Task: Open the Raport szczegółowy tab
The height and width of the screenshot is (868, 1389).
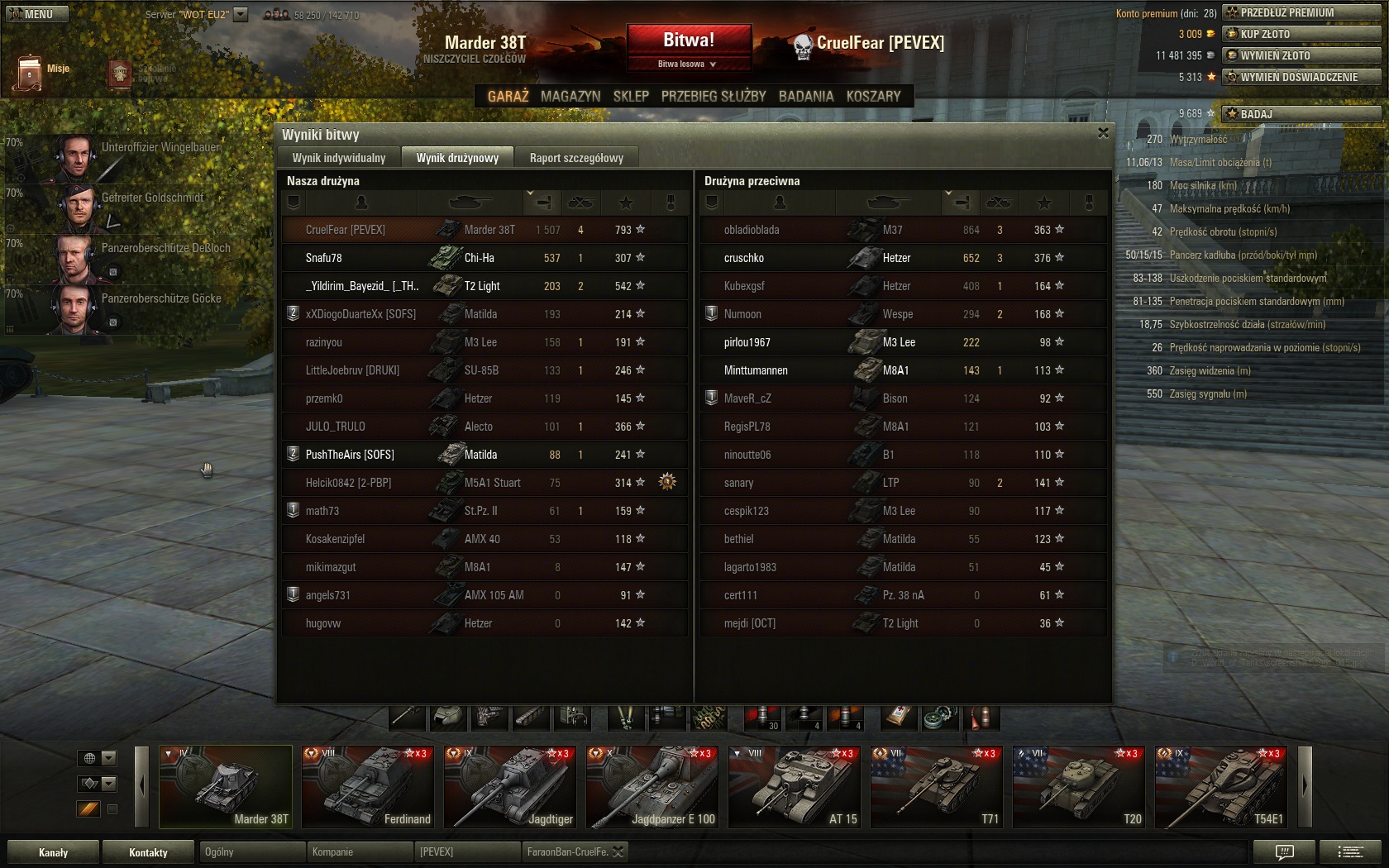Action: pos(576,158)
